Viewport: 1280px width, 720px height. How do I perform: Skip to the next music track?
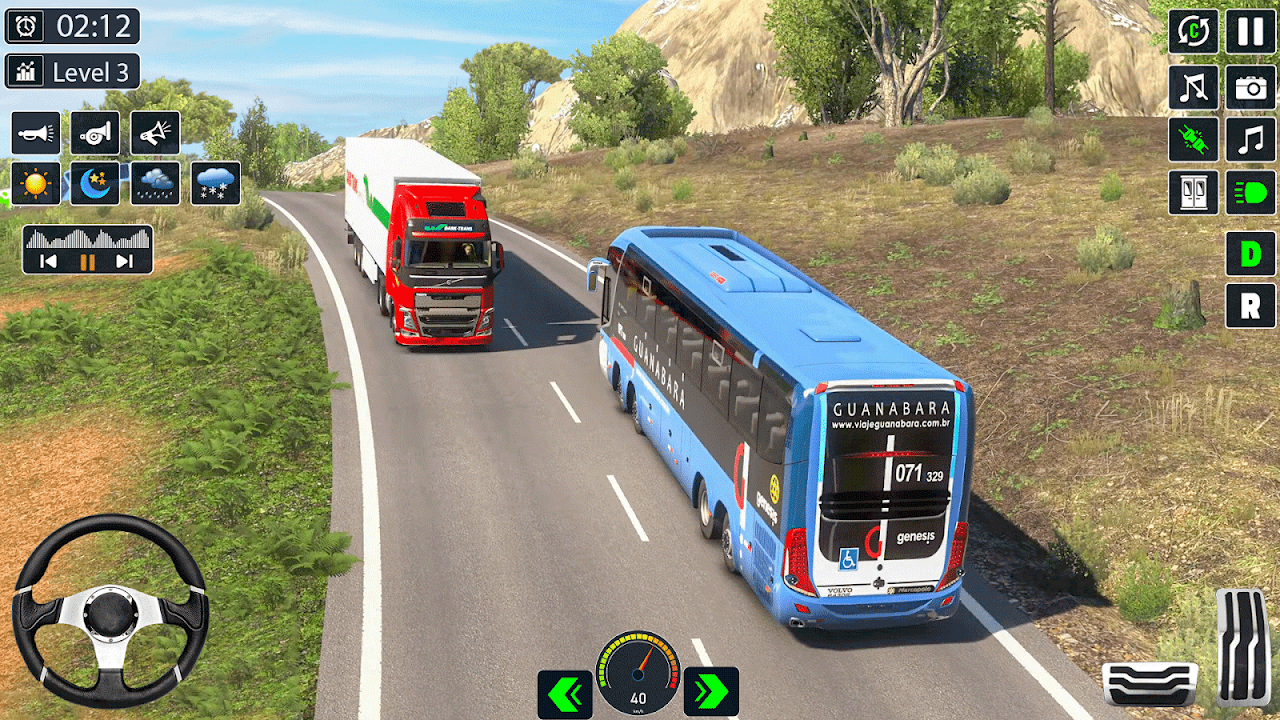tap(125, 262)
